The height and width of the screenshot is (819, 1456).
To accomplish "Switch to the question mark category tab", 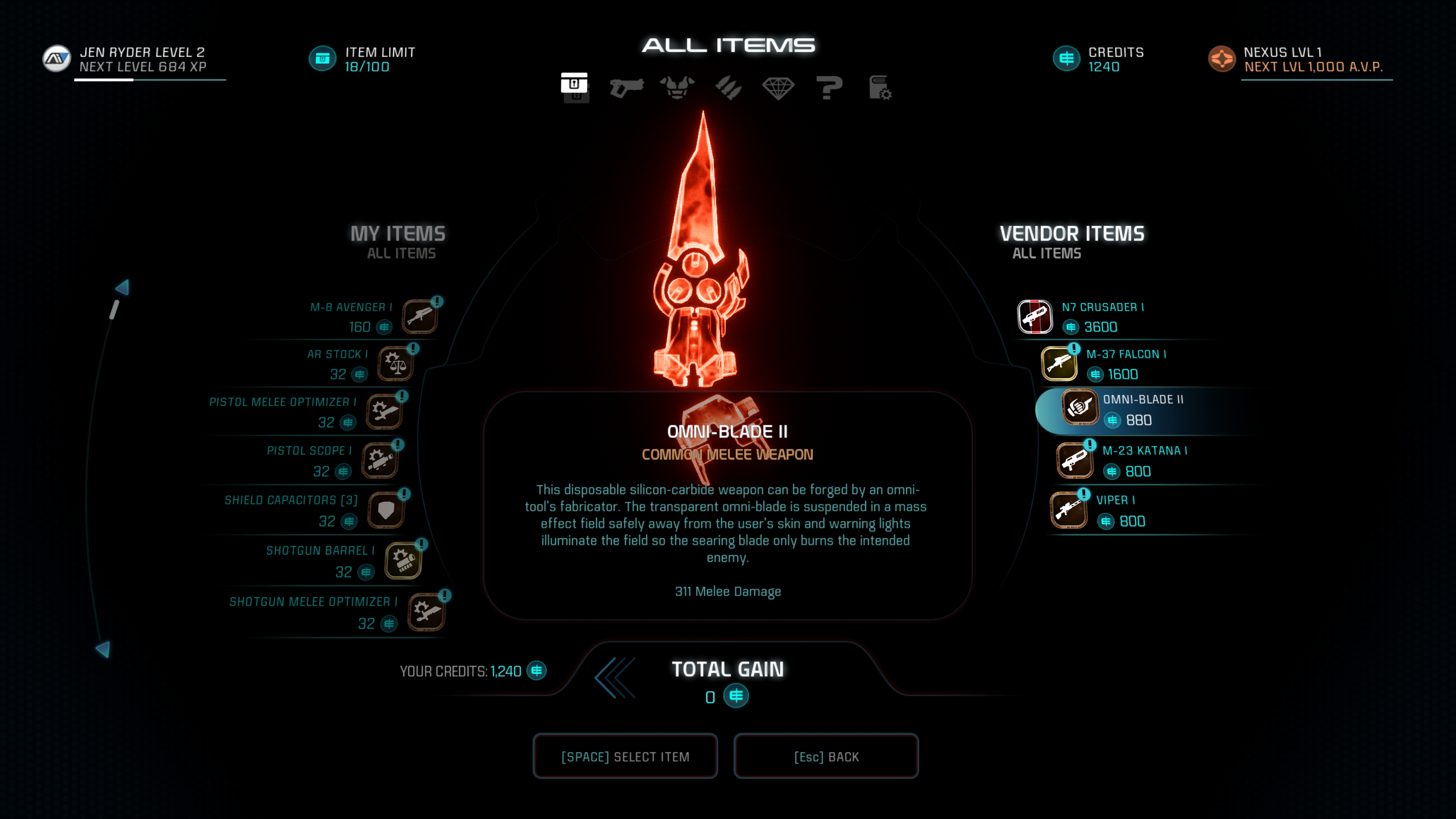I will (x=829, y=88).
